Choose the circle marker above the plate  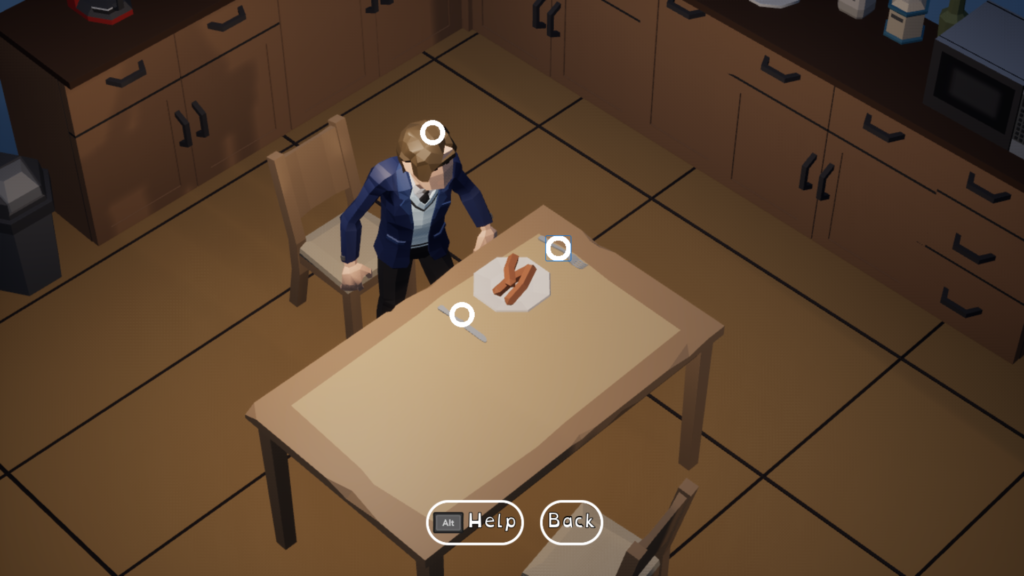558,248
